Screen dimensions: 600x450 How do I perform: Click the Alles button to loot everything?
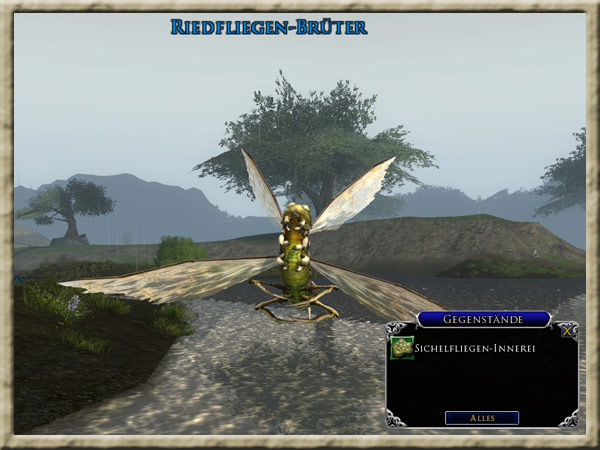pyautogui.click(x=482, y=417)
